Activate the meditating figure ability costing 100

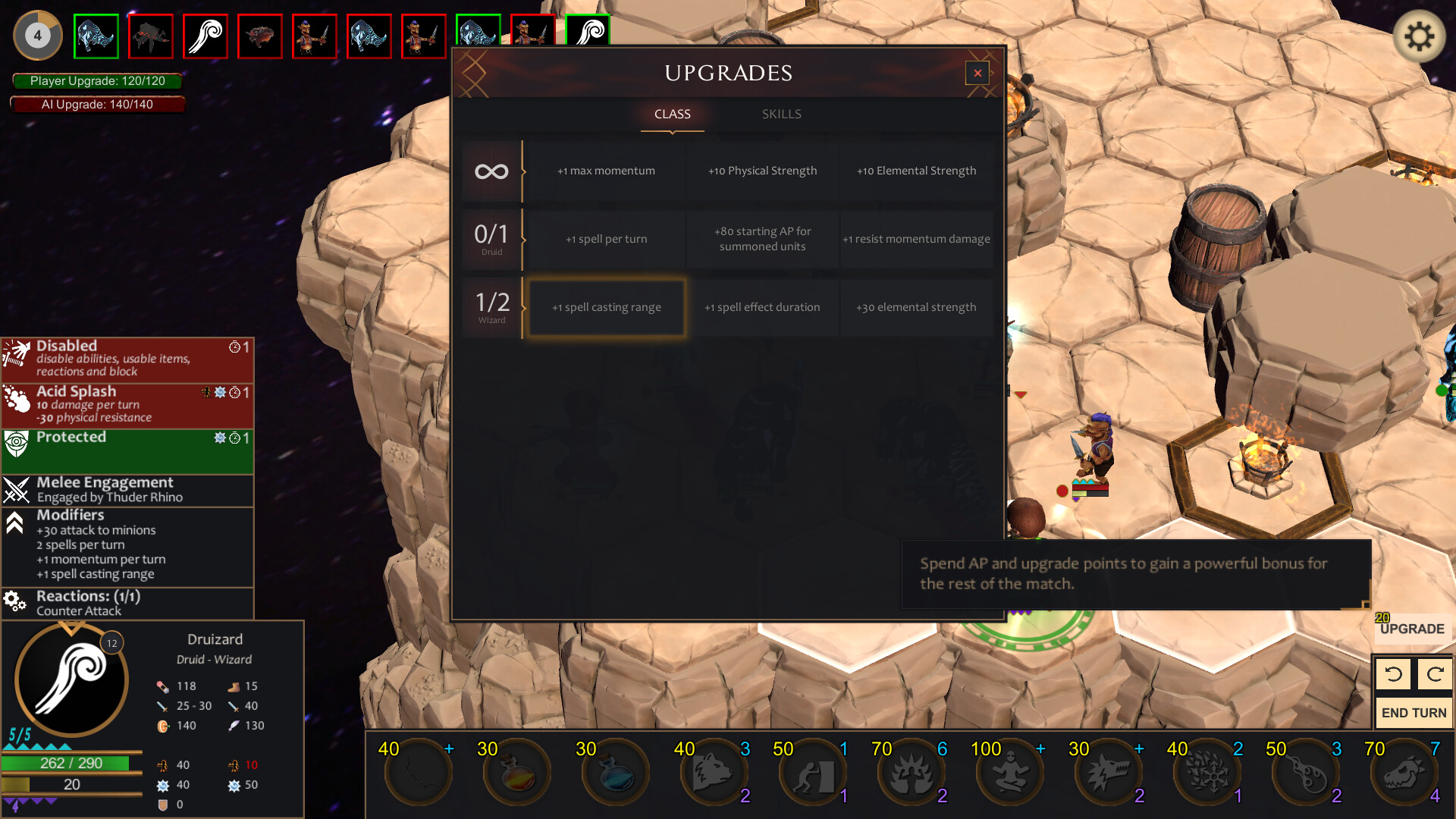click(x=1010, y=771)
